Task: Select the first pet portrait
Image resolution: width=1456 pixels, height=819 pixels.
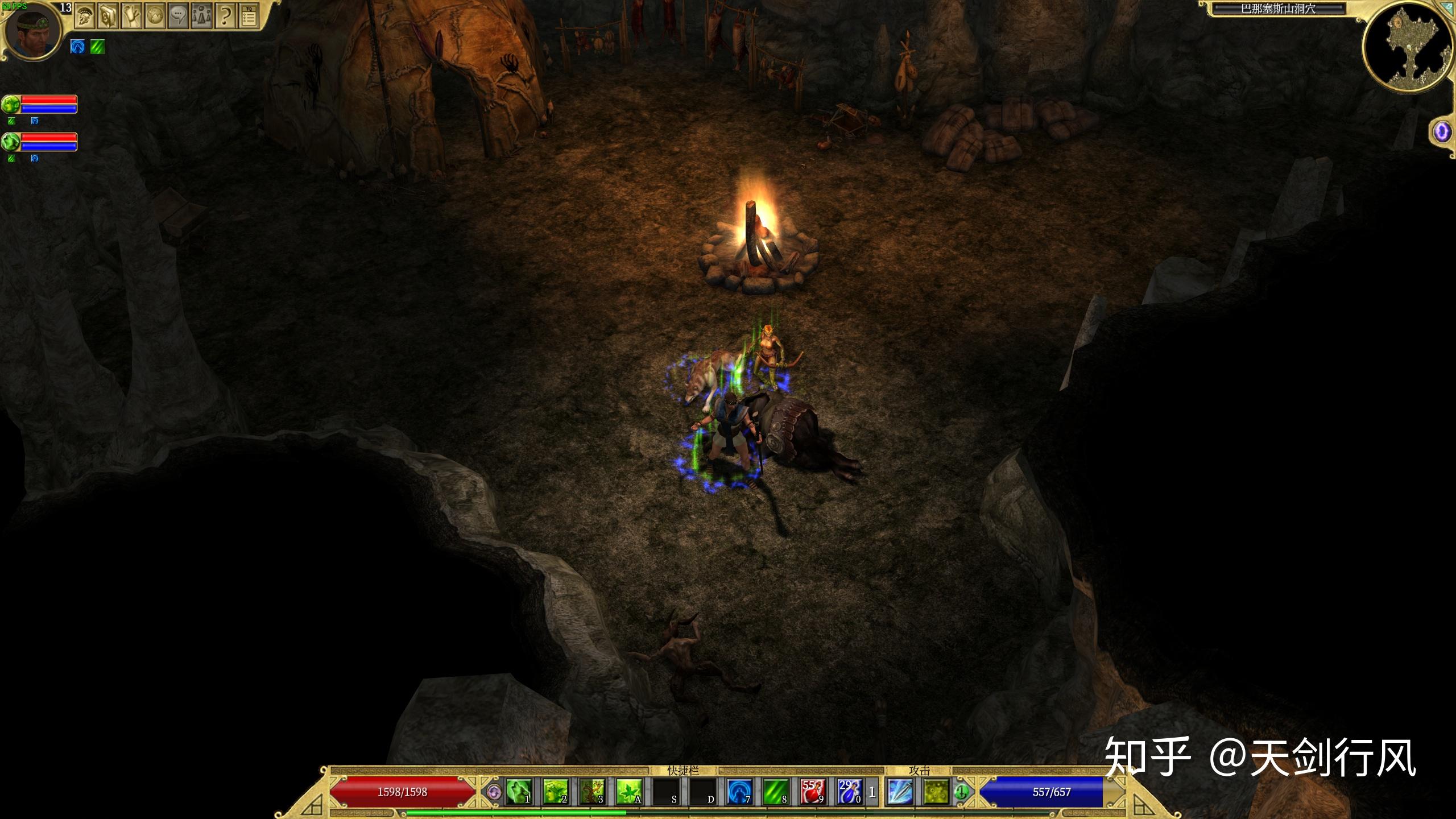Action: tap(11, 104)
